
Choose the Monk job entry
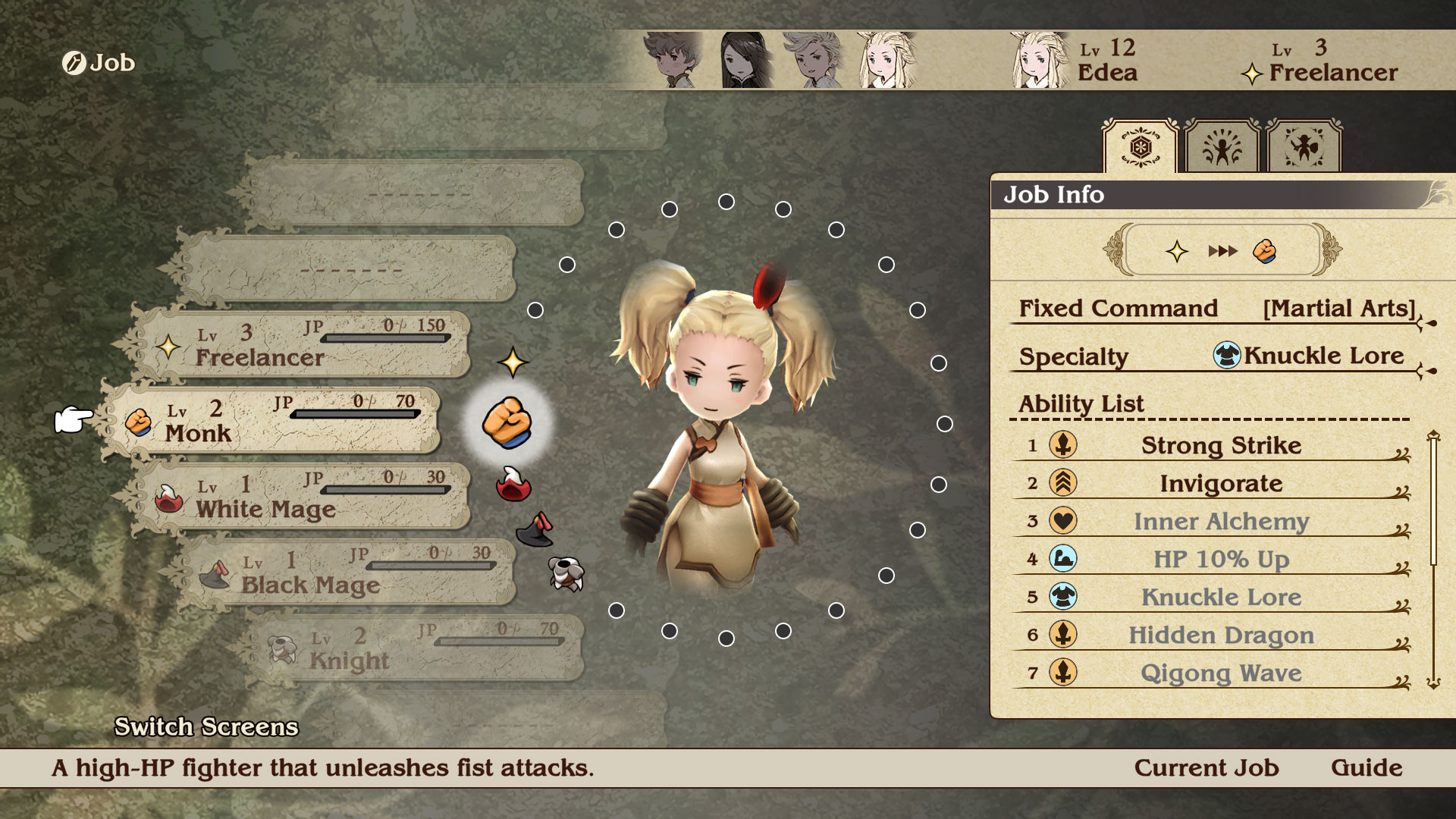click(x=273, y=421)
